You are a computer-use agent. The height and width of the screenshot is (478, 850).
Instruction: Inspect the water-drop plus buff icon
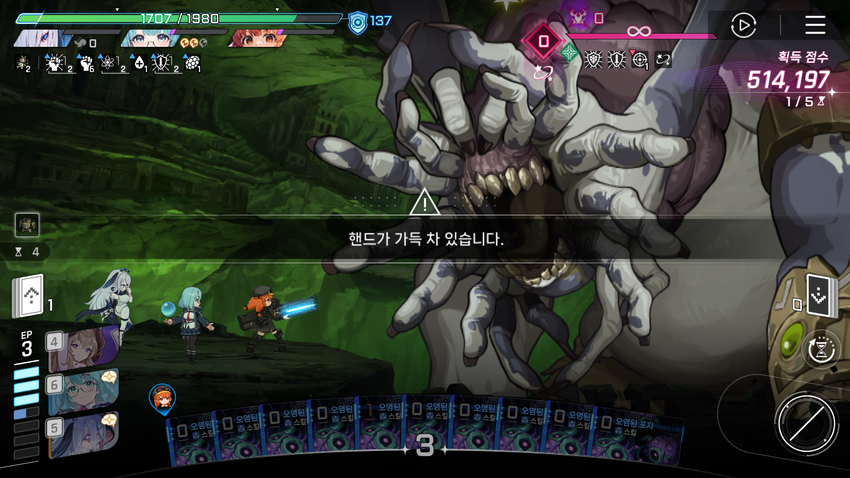pos(138,64)
